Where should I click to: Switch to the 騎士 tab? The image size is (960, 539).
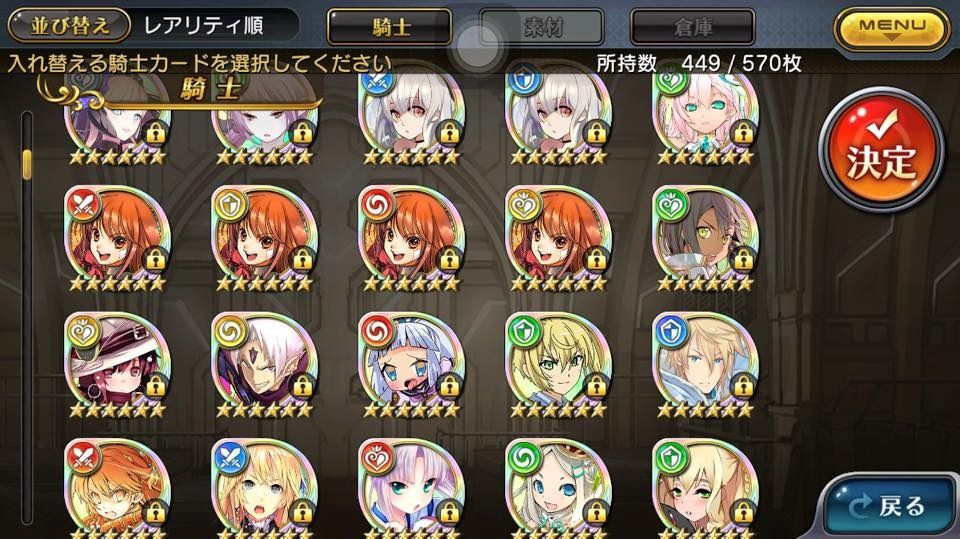[387, 24]
